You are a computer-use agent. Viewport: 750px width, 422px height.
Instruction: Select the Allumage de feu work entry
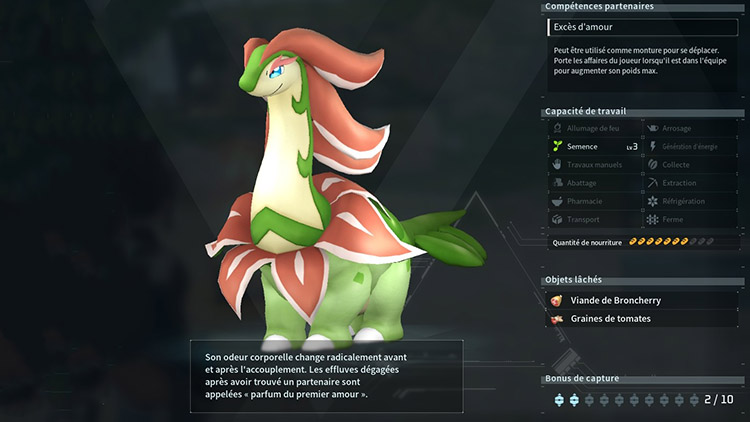click(x=594, y=128)
